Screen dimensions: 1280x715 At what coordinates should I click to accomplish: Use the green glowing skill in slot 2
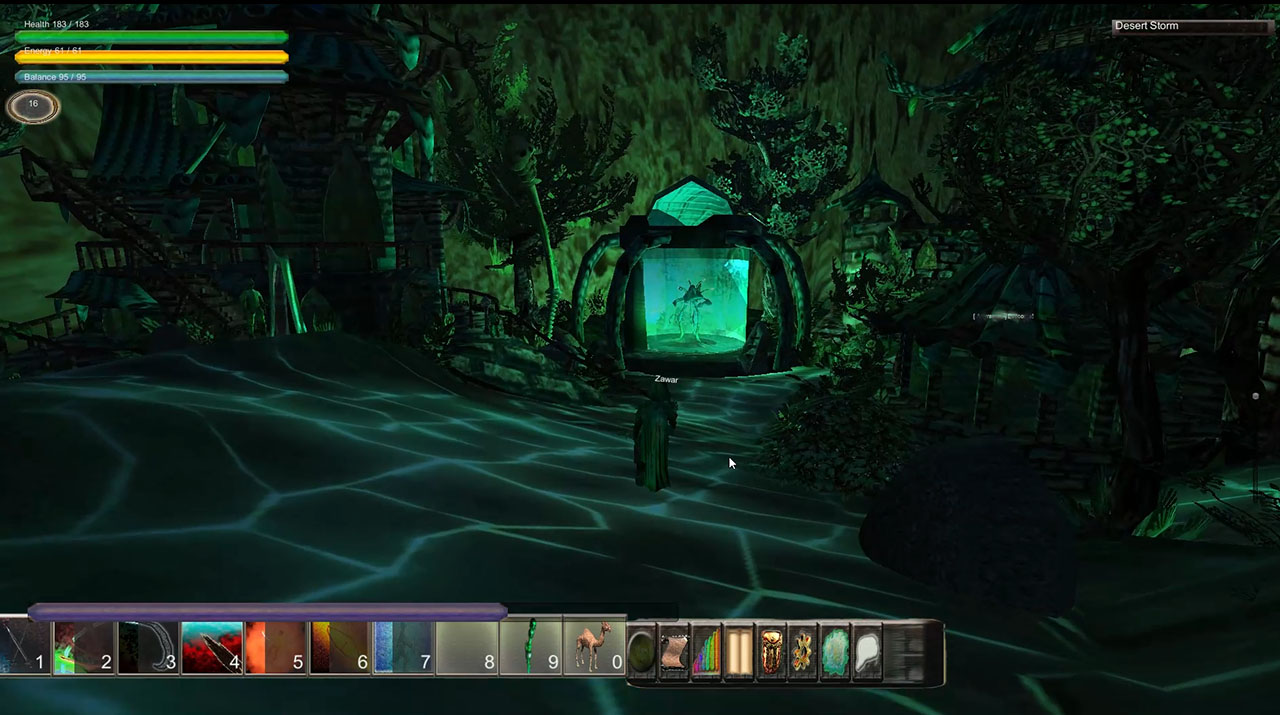(84, 648)
